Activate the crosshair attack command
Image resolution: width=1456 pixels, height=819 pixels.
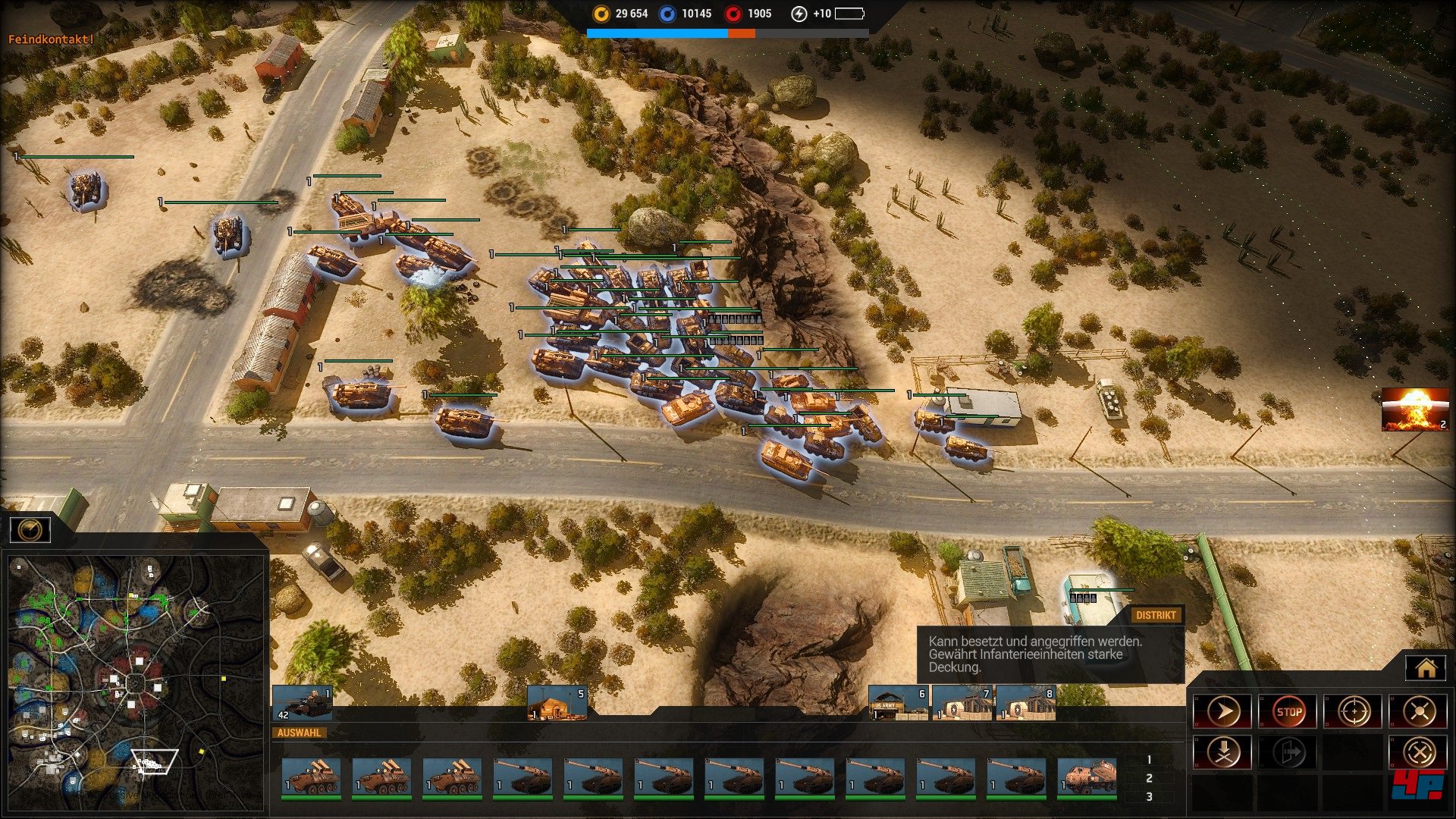pyautogui.click(x=1354, y=711)
